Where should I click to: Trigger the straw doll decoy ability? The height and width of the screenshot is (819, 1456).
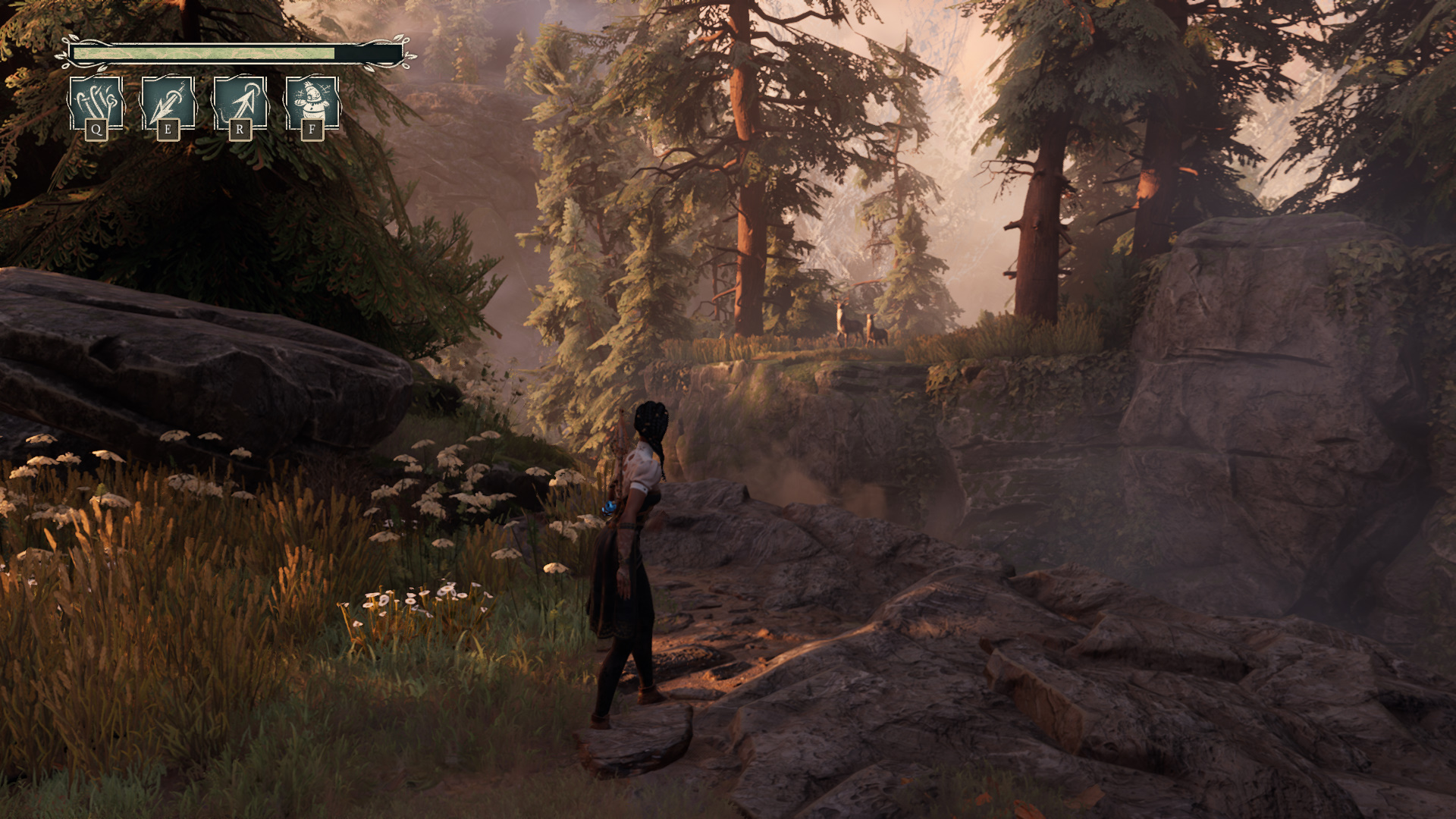point(312,103)
